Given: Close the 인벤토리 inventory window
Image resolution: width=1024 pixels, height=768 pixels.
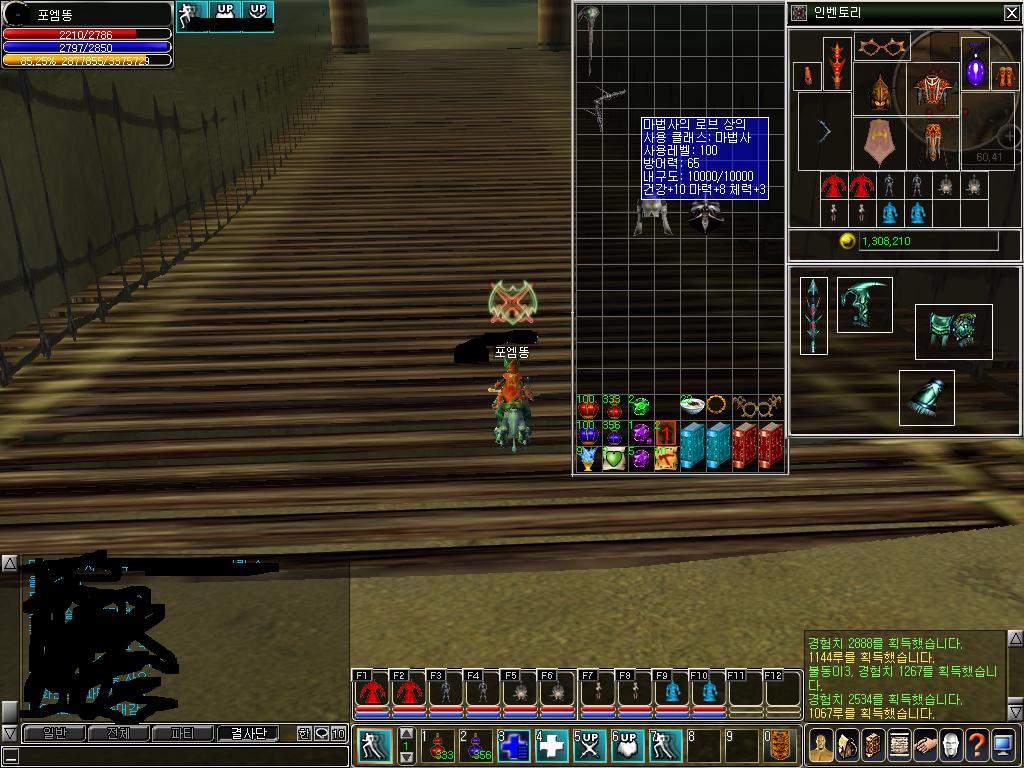Looking at the screenshot, I should 1011,13.
